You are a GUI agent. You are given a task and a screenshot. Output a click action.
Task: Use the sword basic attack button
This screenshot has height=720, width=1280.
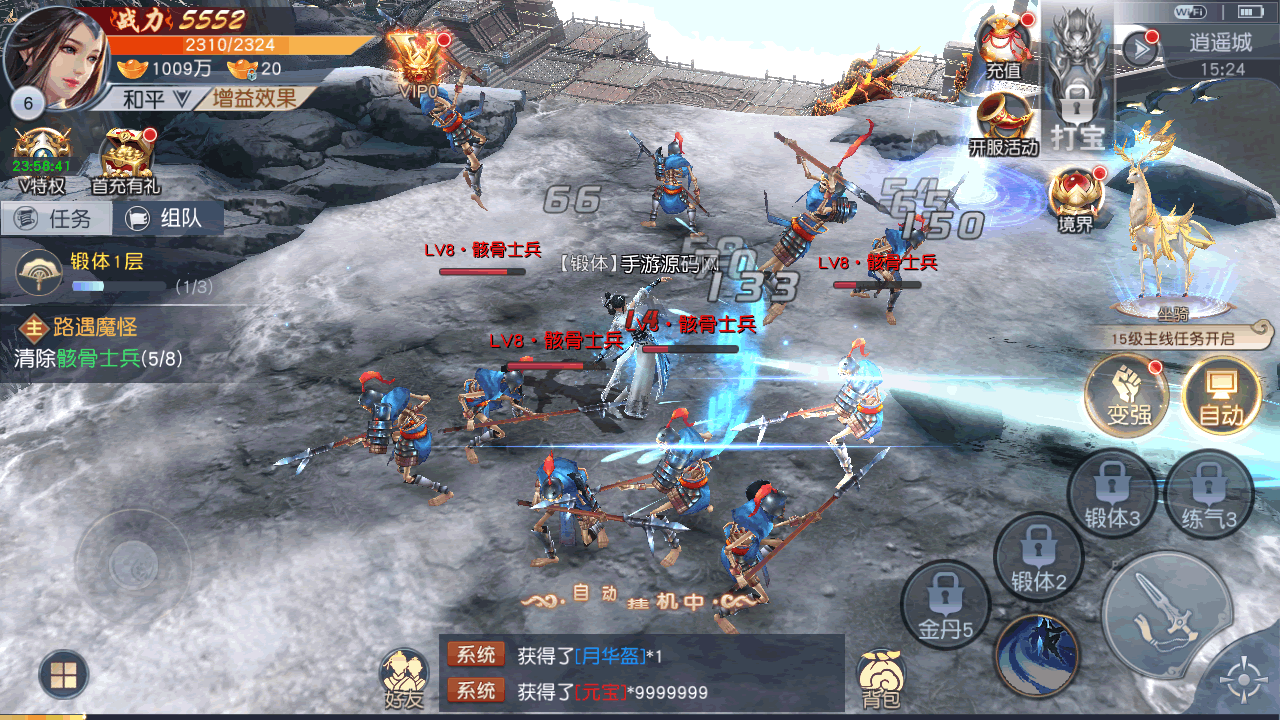(x=1166, y=613)
